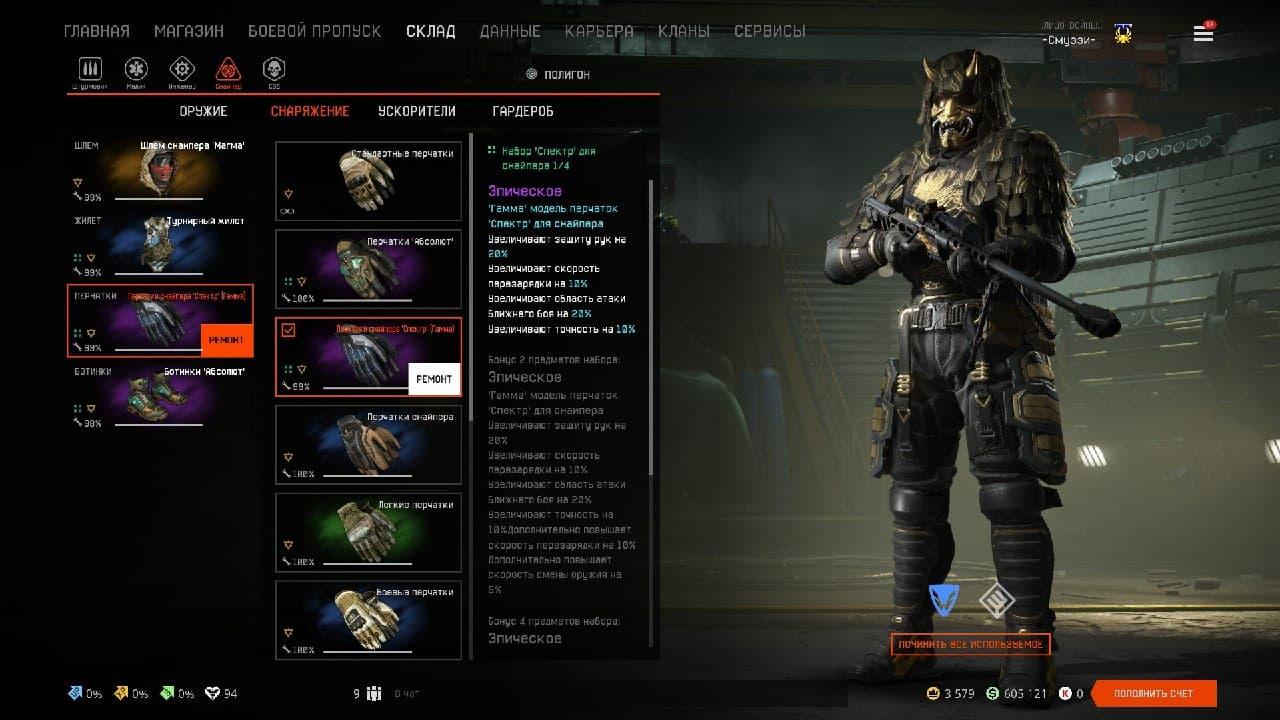Click the white Ремонт button on selected gloves
Viewport: 1280px width, 720px height.
coord(434,379)
